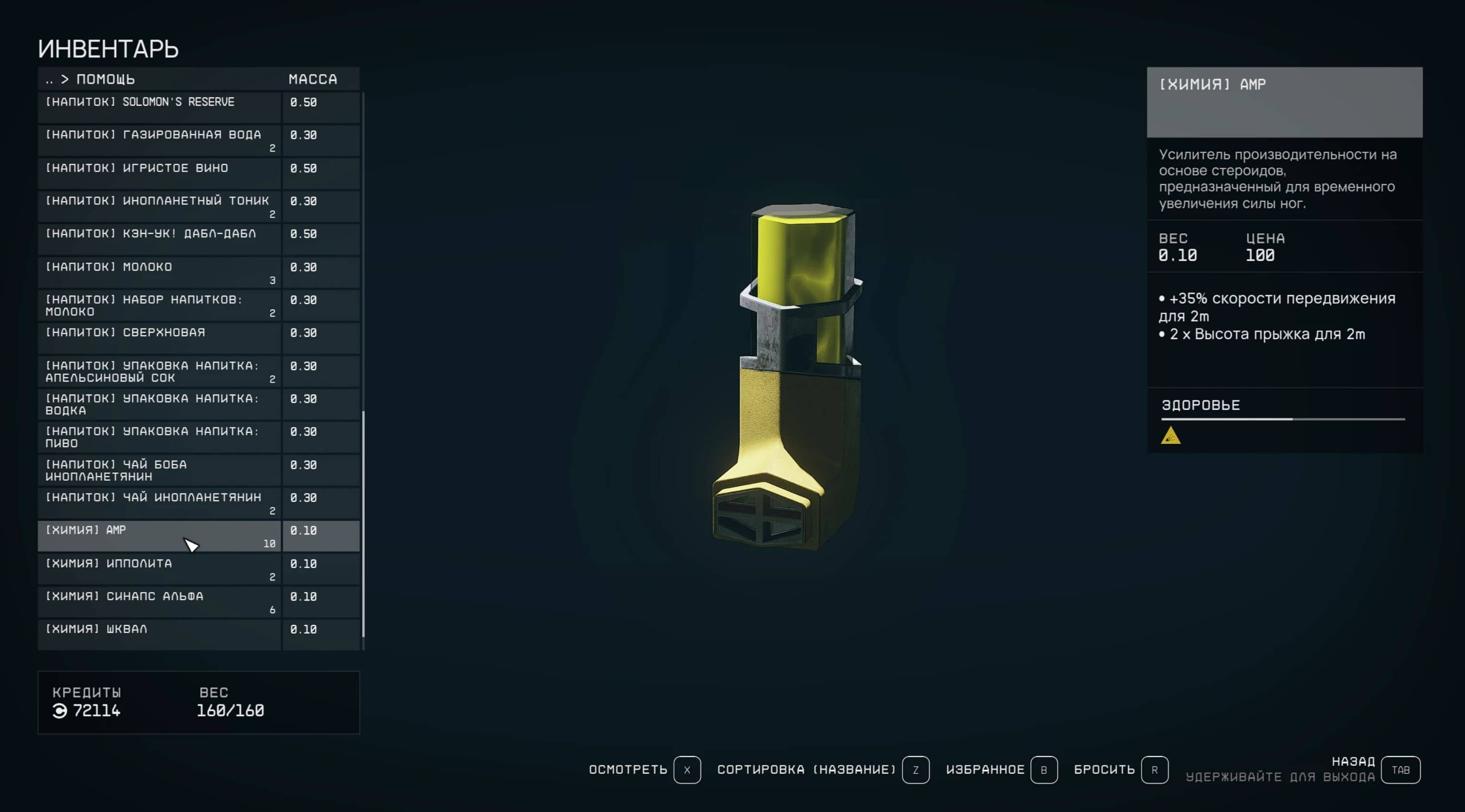Choose the Сверхновая drink entry
The height and width of the screenshot is (812, 1465).
(159, 339)
